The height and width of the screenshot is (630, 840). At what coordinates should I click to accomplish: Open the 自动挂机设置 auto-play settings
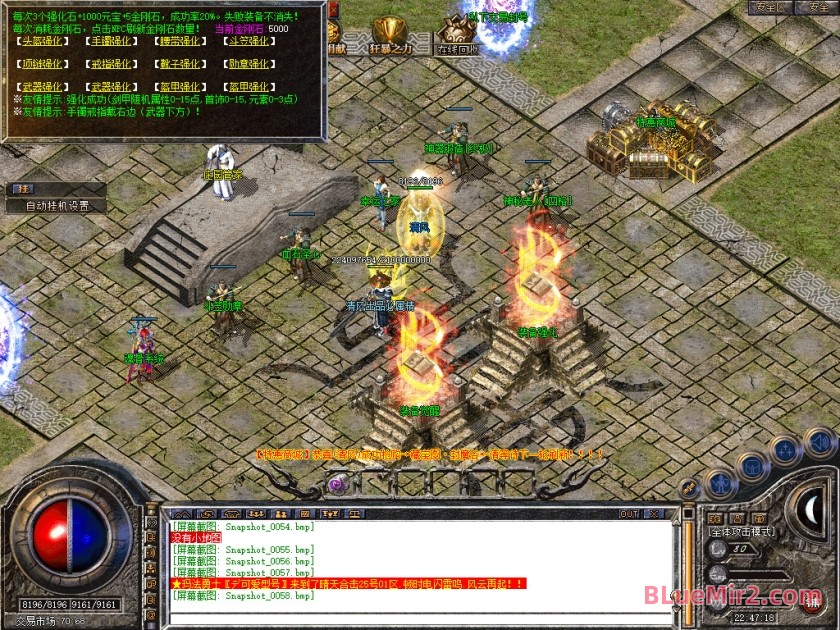pyautogui.click(x=57, y=206)
